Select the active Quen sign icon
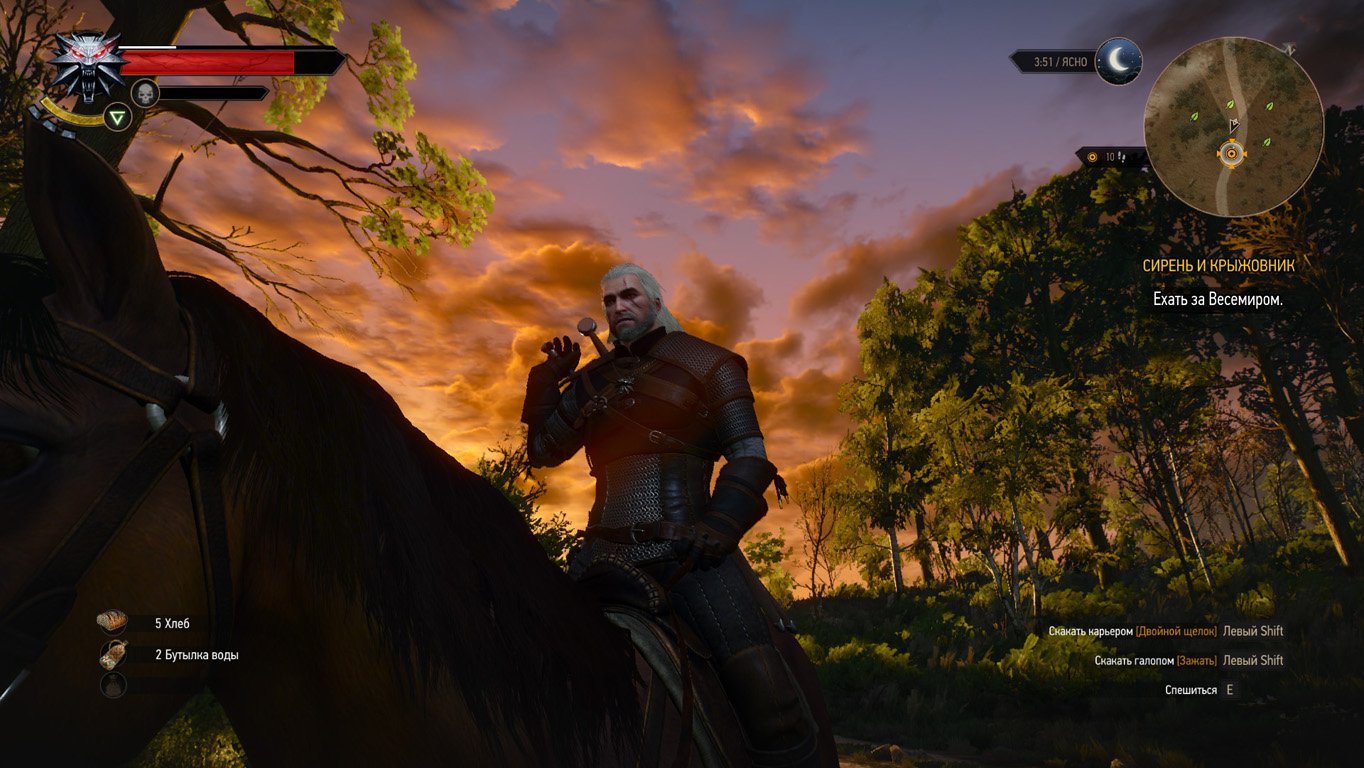 pos(117,116)
